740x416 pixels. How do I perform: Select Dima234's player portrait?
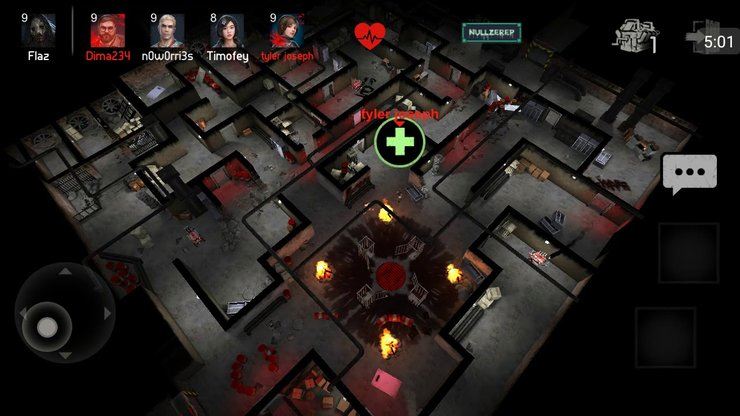pos(106,31)
